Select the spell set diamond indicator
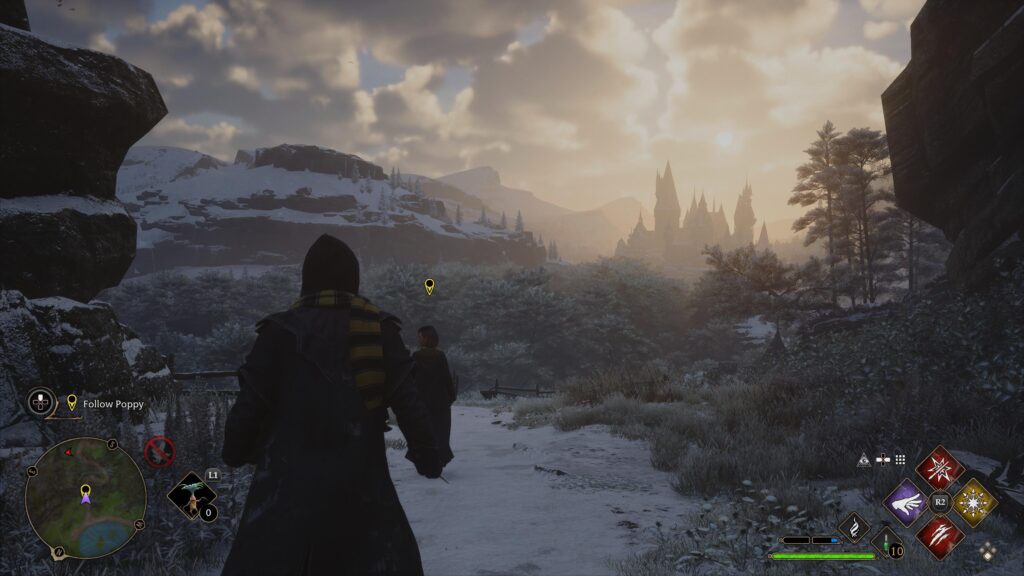This screenshot has width=1024, height=576. point(988,549)
